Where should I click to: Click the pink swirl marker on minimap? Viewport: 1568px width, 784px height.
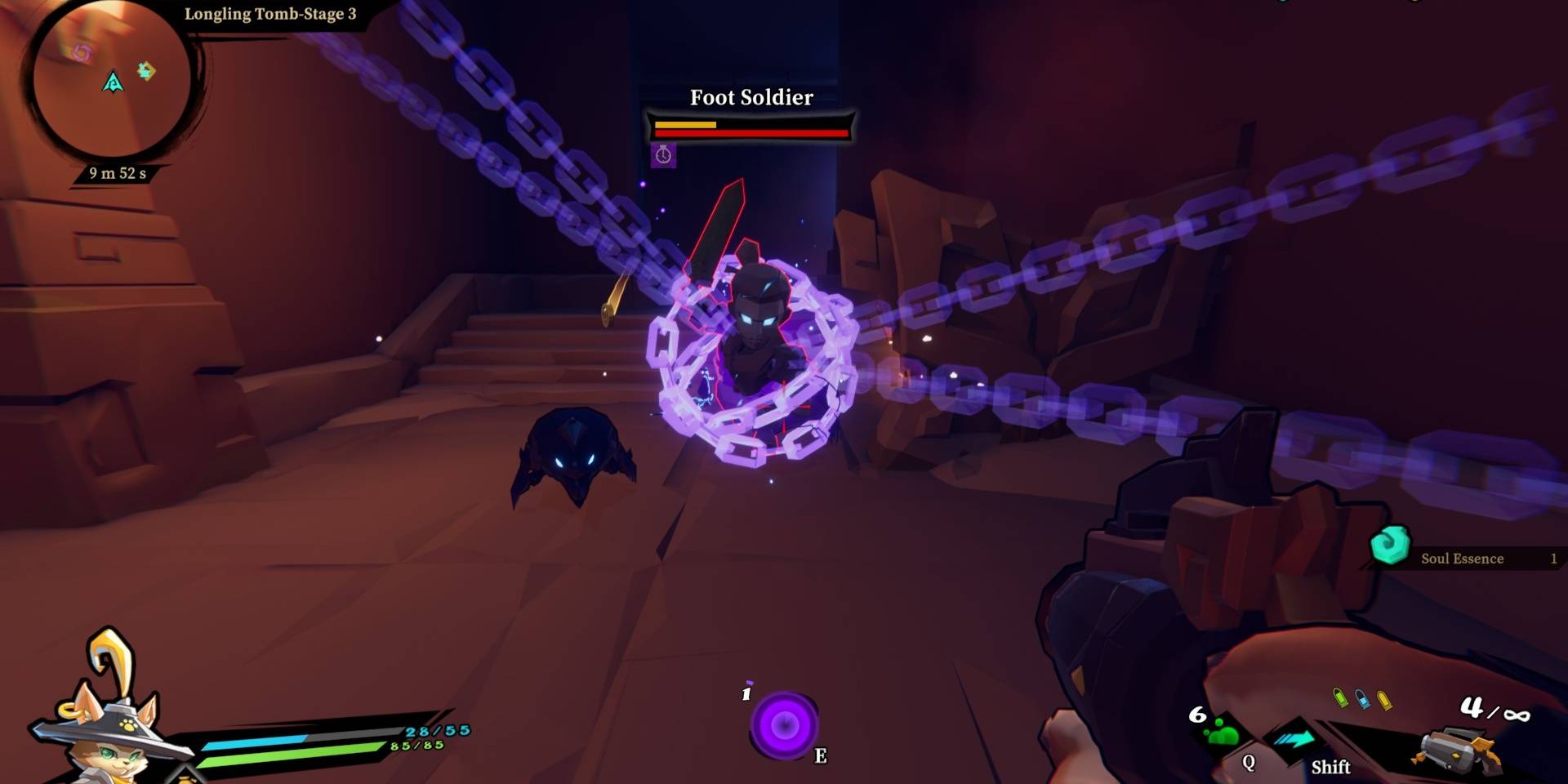(81, 53)
